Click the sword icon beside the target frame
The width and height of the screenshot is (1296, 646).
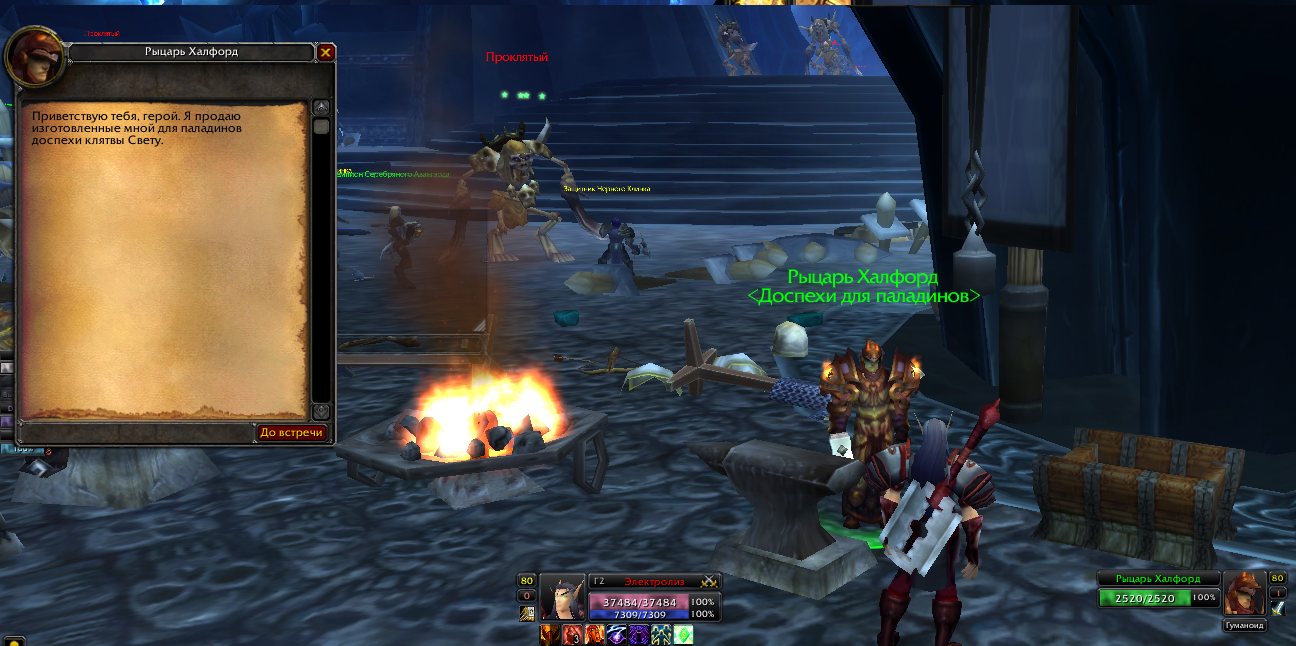(1277, 608)
